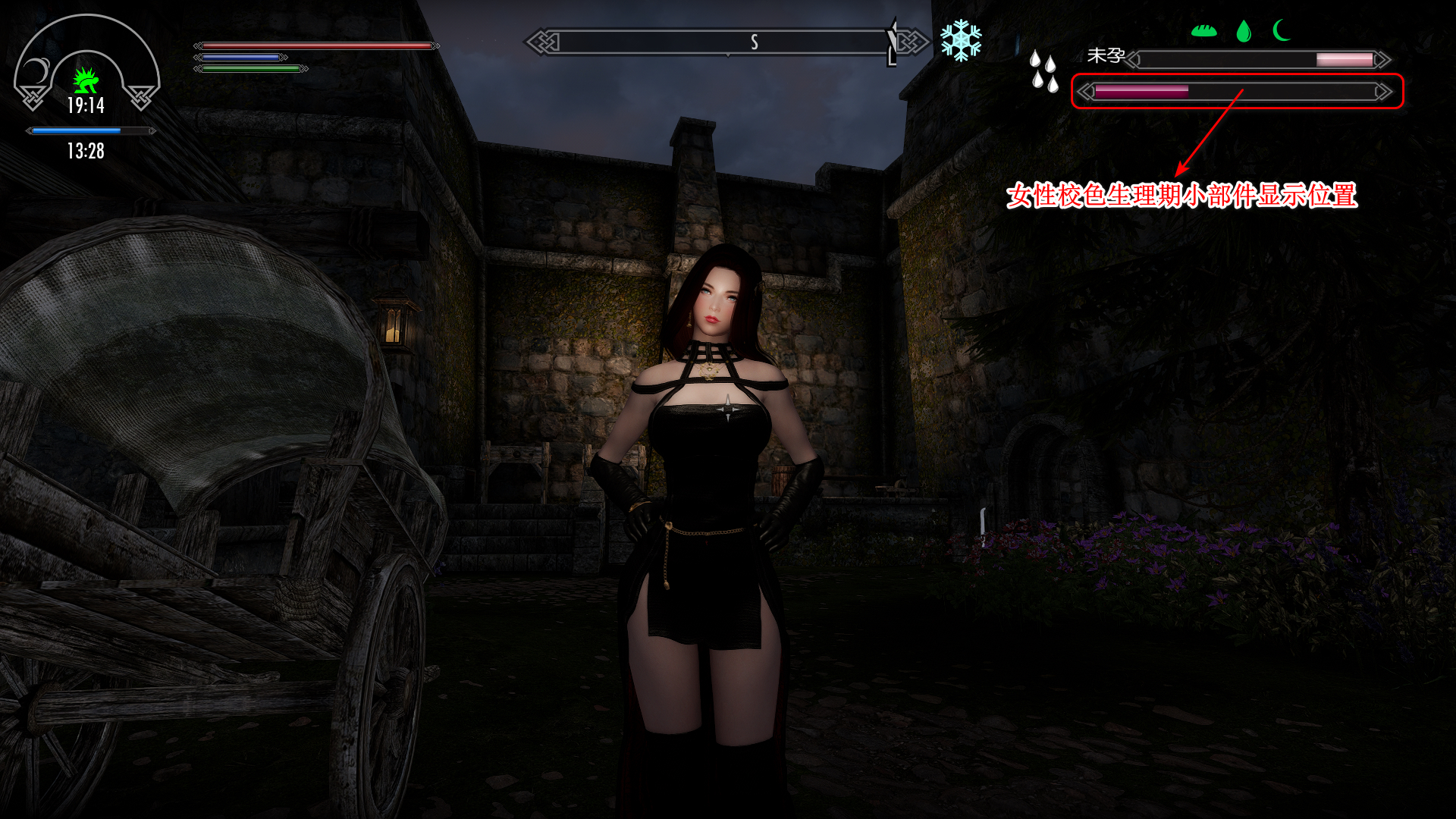This screenshot has height=819, width=1456.
Task: Click the green crescent moon fatigue icon
Action: point(1282,31)
